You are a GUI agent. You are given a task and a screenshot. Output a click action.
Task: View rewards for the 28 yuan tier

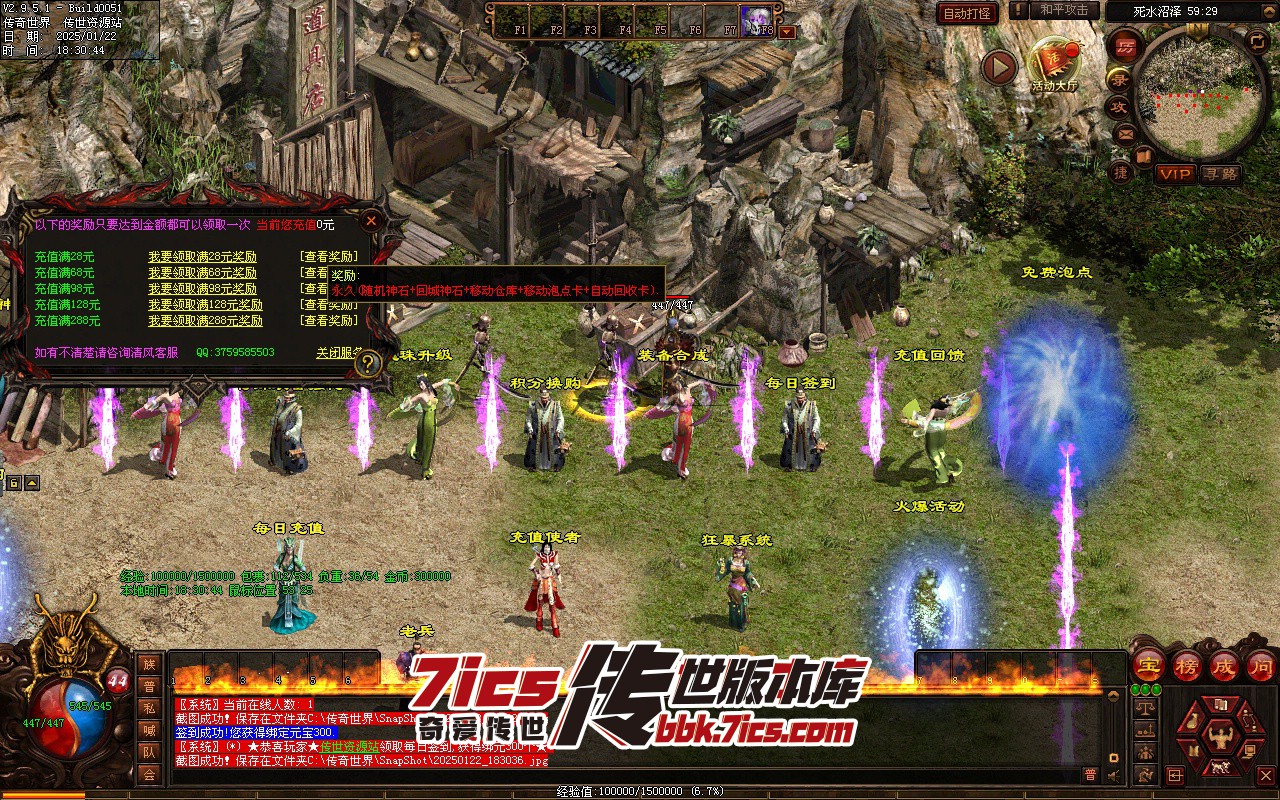[328, 257]
